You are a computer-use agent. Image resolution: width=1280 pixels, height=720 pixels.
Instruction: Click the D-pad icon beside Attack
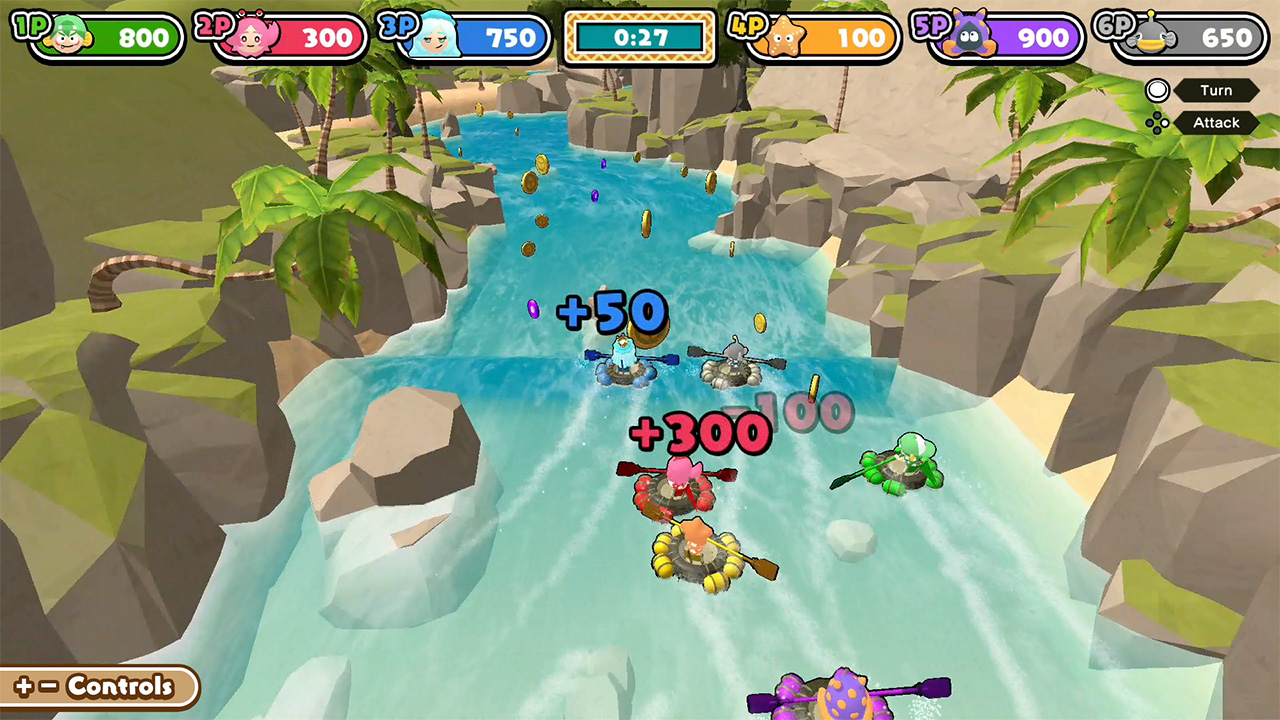tap(1157, 123)
